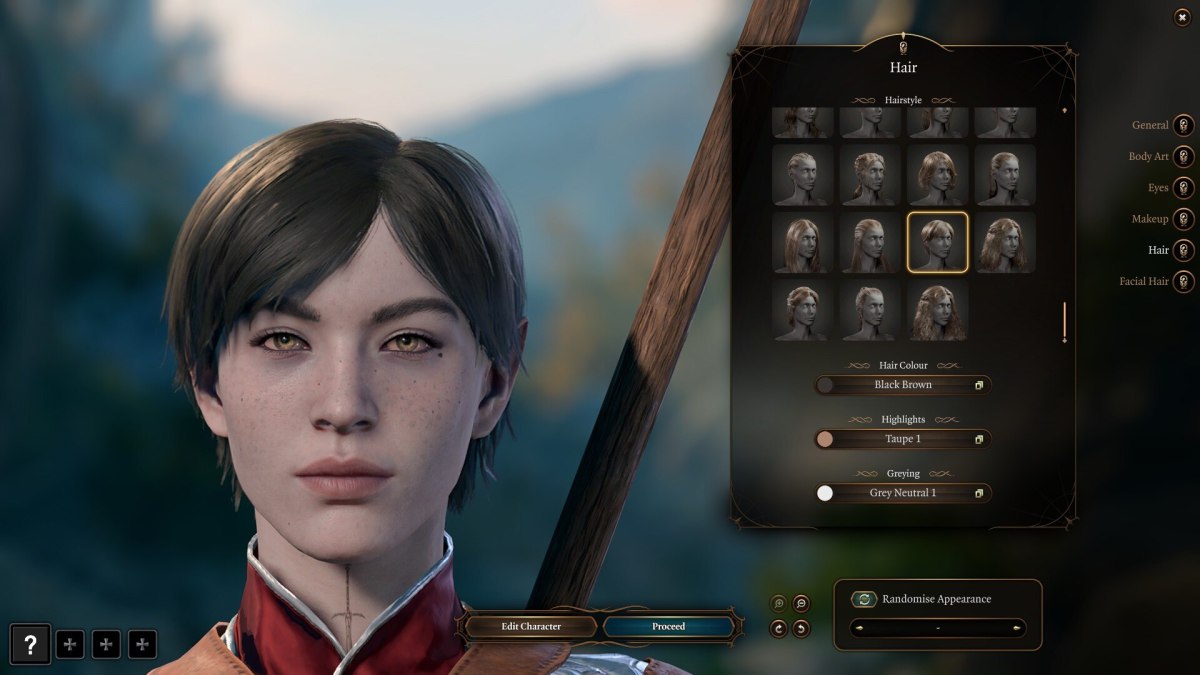Image resolution: width=1200 pixels, height=675 pixels.
Task: Change the Taupe 1 highlights colour
Action: [902, 439]
